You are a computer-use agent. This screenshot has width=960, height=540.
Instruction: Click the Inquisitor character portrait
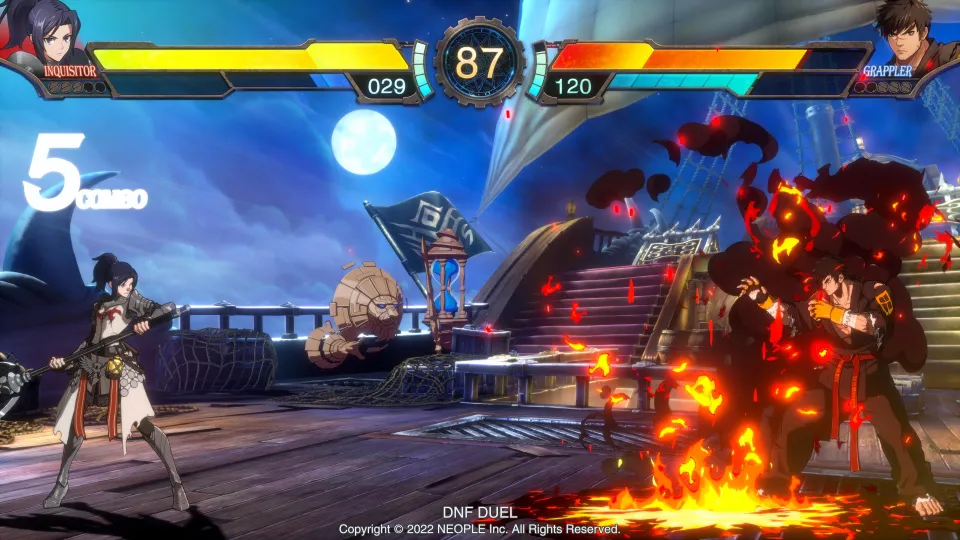pyautogui.click(x=52, y=32)
